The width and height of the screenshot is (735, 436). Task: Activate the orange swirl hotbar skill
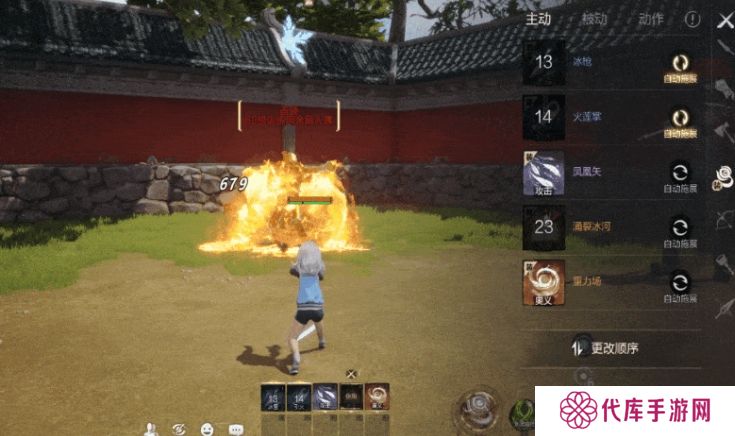tap(377, 397)
